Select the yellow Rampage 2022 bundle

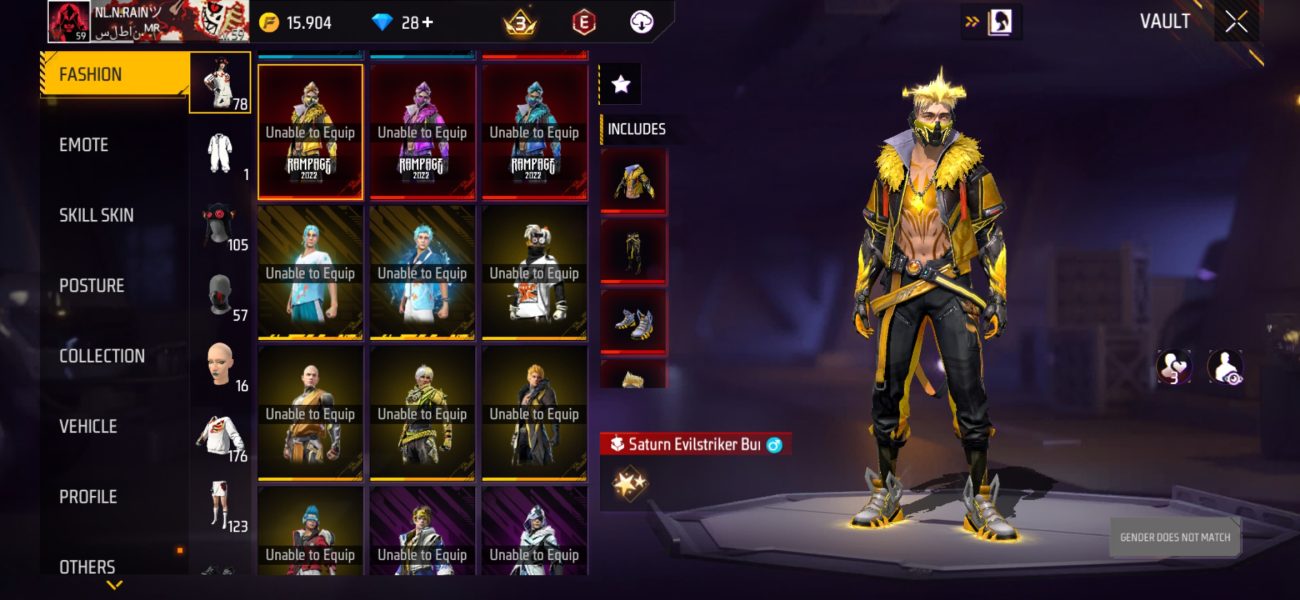click(x=310, y=132)
